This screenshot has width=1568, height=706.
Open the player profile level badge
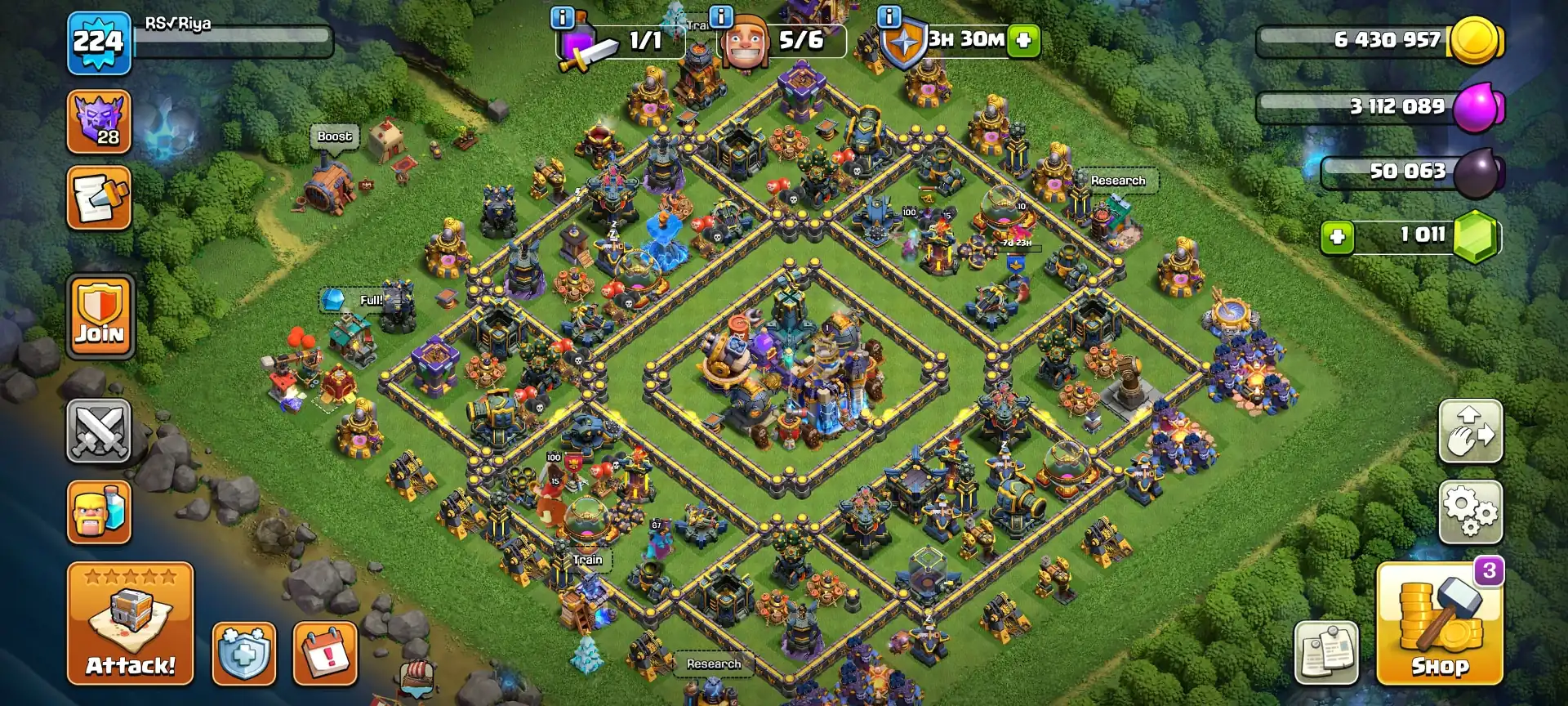[98, 39]
